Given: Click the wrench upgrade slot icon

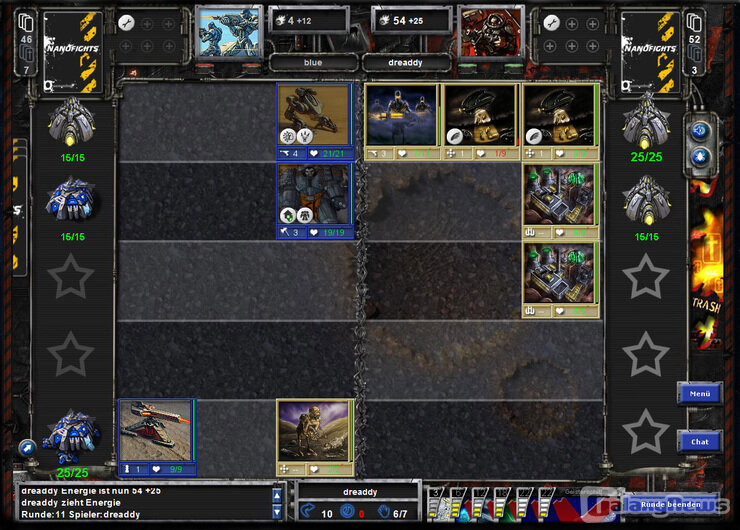Looking at the screenshot, I should tap(126, 22).
